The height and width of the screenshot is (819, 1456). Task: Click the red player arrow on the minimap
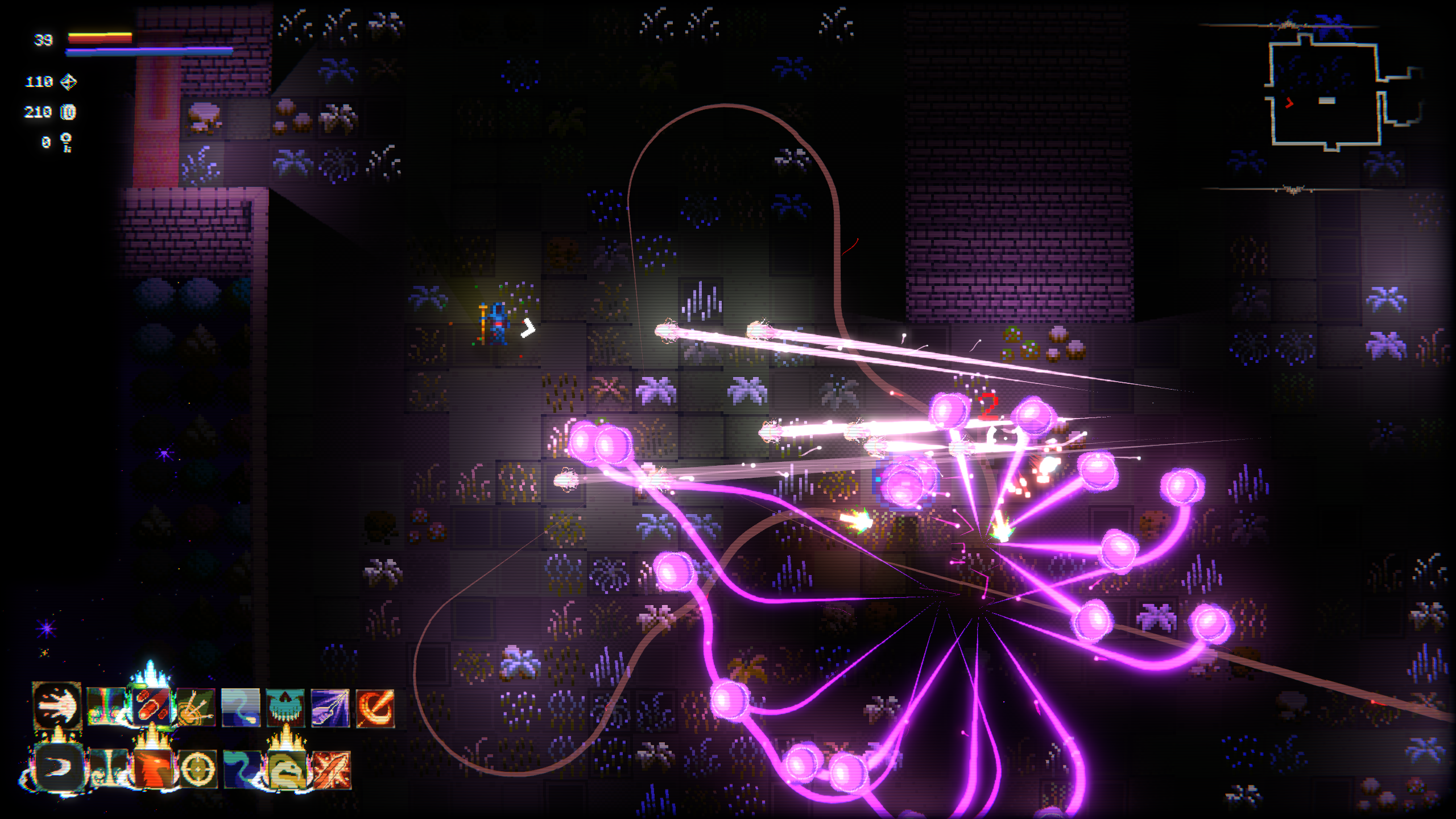pyautogui.click(x=1288, y=103)
